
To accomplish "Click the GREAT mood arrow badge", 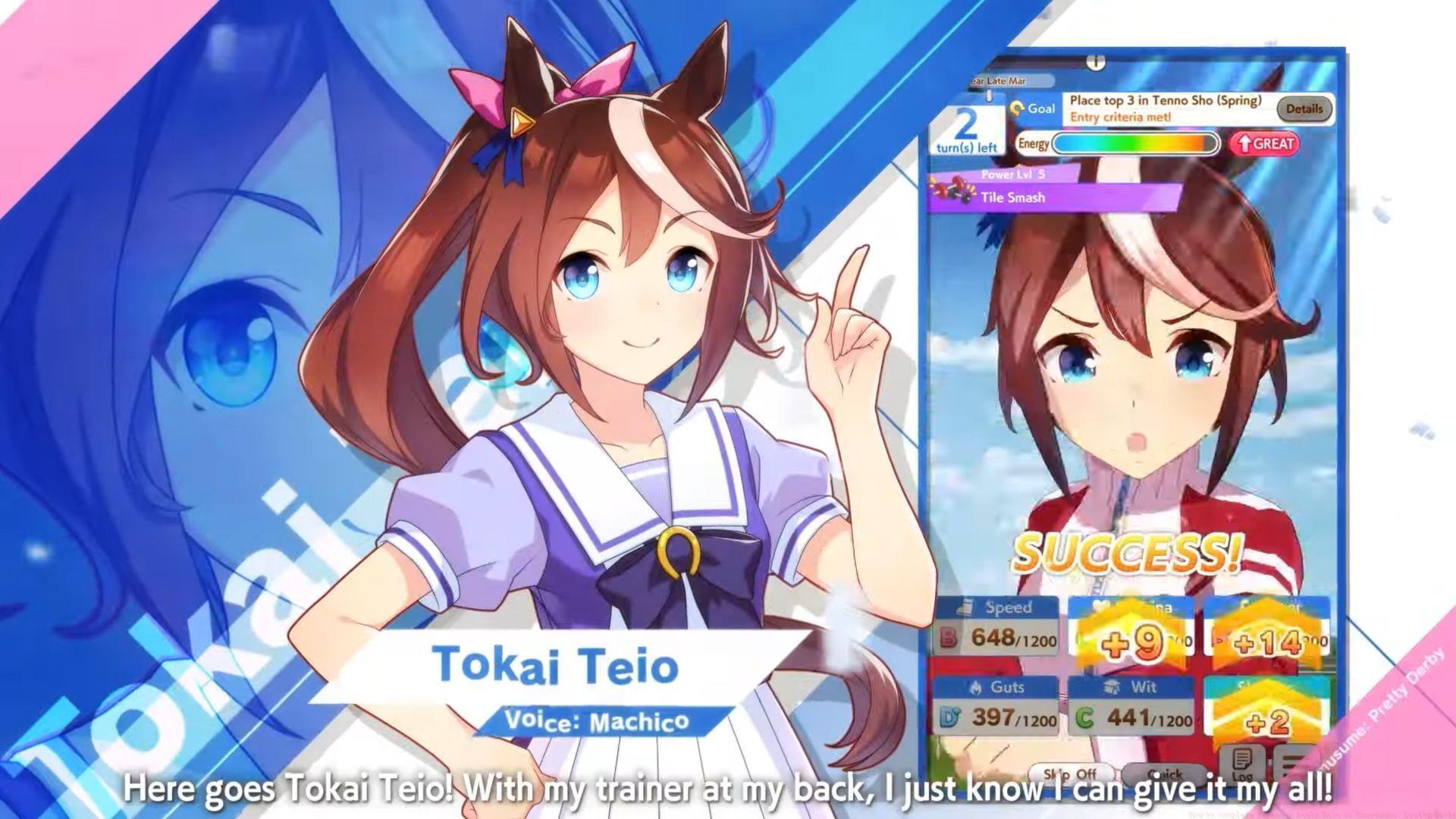I will [1268, 143].
